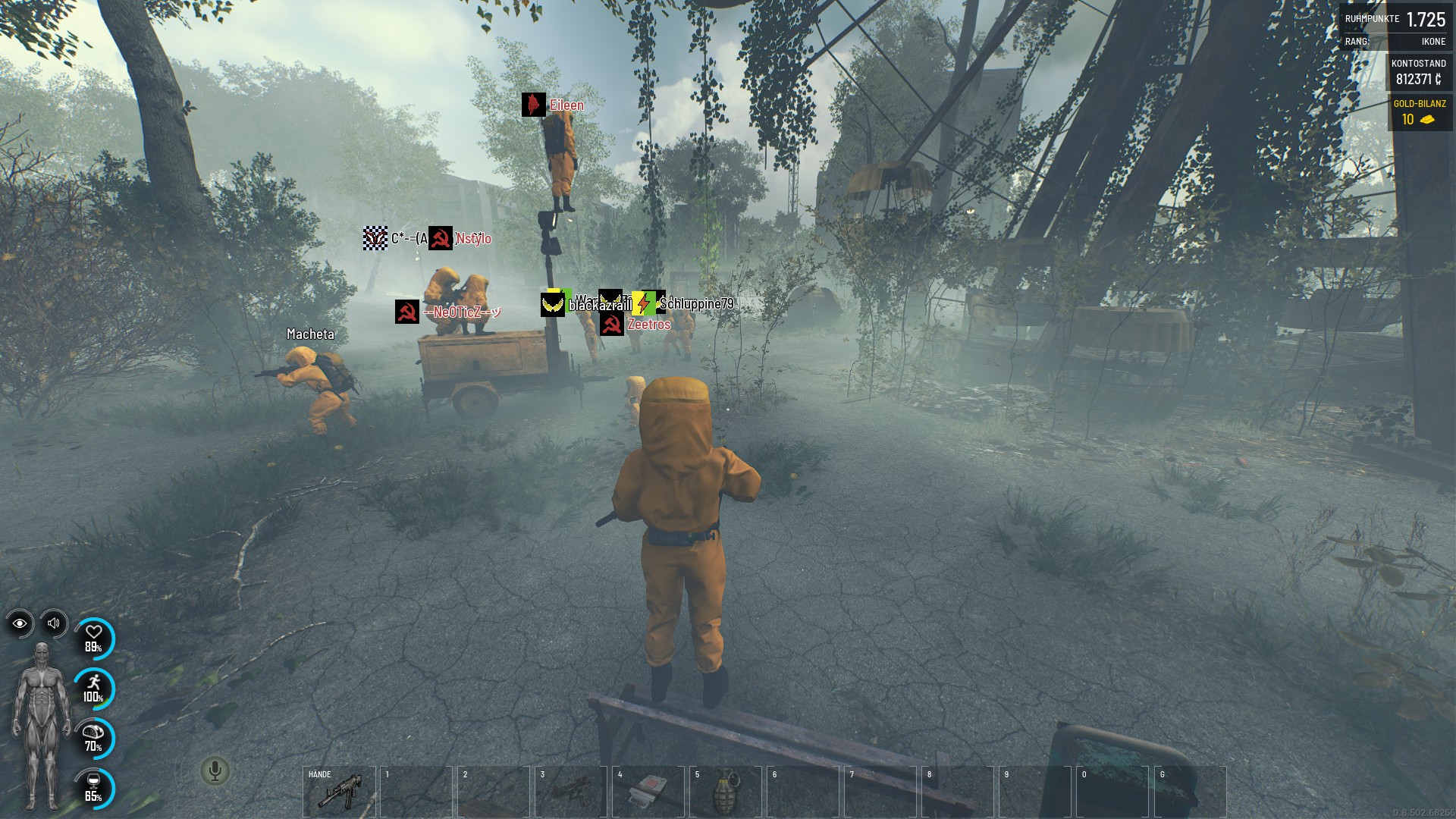Select the pistol in hotbar slot 3
This screenshot has height=819, width=1456.
pyautogui.click(x=571, y=791)
